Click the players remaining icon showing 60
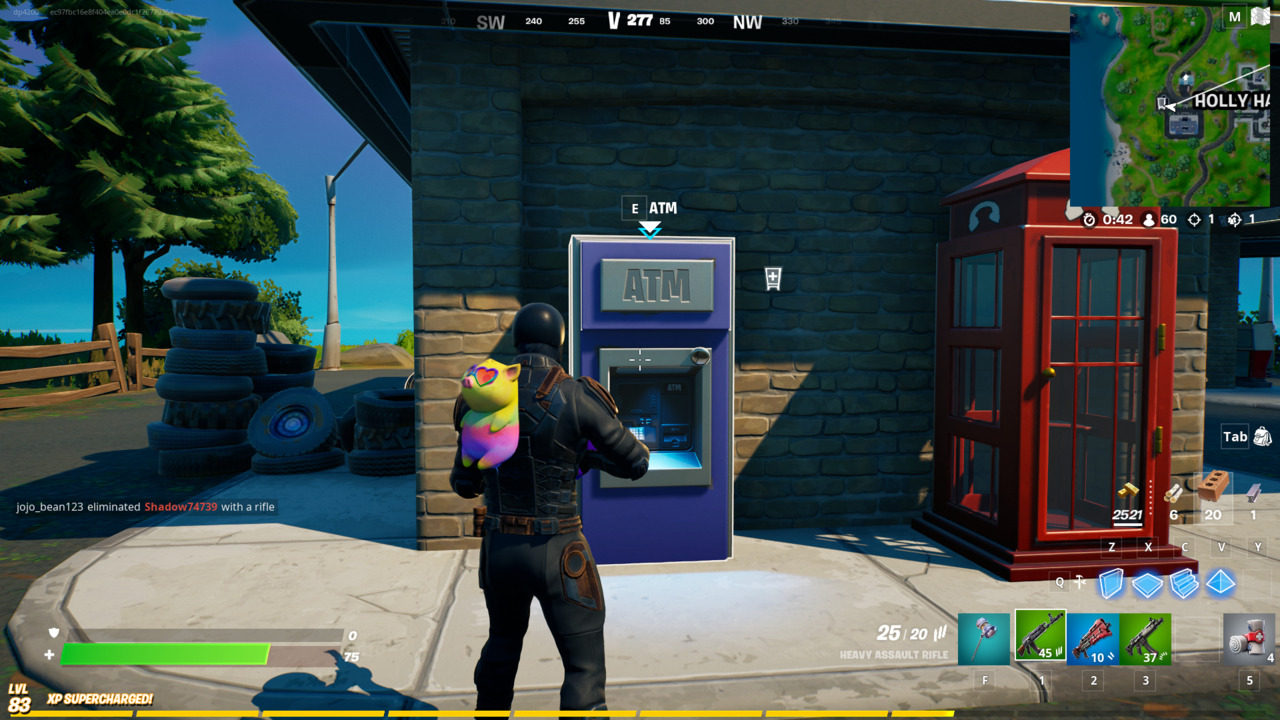Screen dimensions: 1280x720 pos(1150,220)
